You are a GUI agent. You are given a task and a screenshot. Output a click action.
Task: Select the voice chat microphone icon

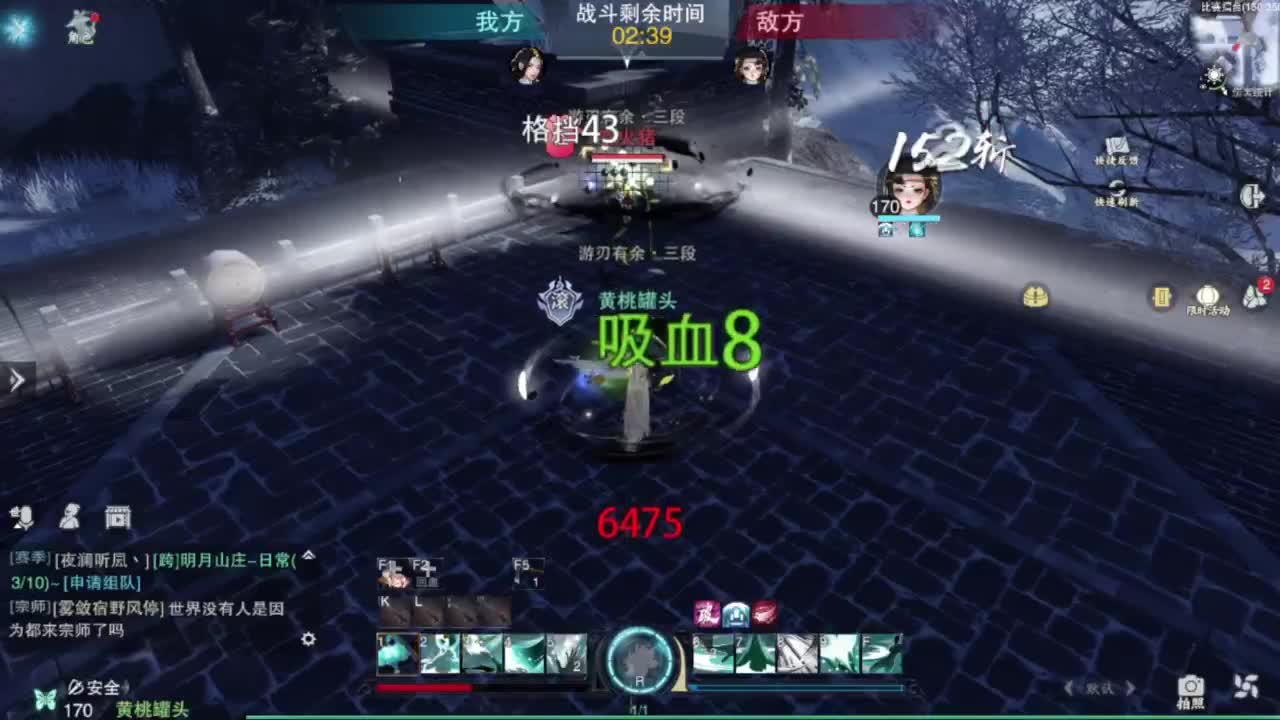click(x=25, y=517)
